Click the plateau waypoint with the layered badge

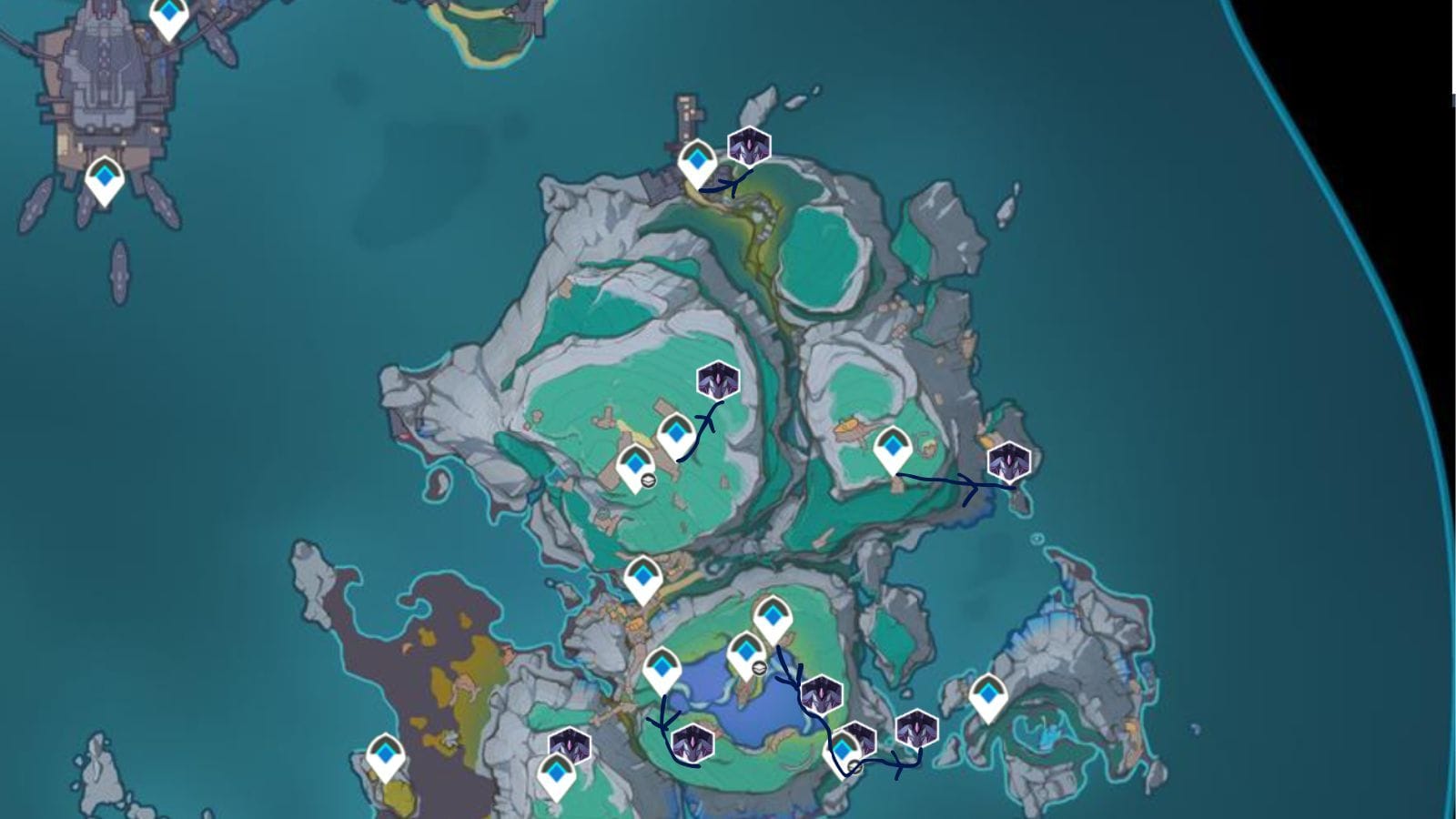point(637,467)
